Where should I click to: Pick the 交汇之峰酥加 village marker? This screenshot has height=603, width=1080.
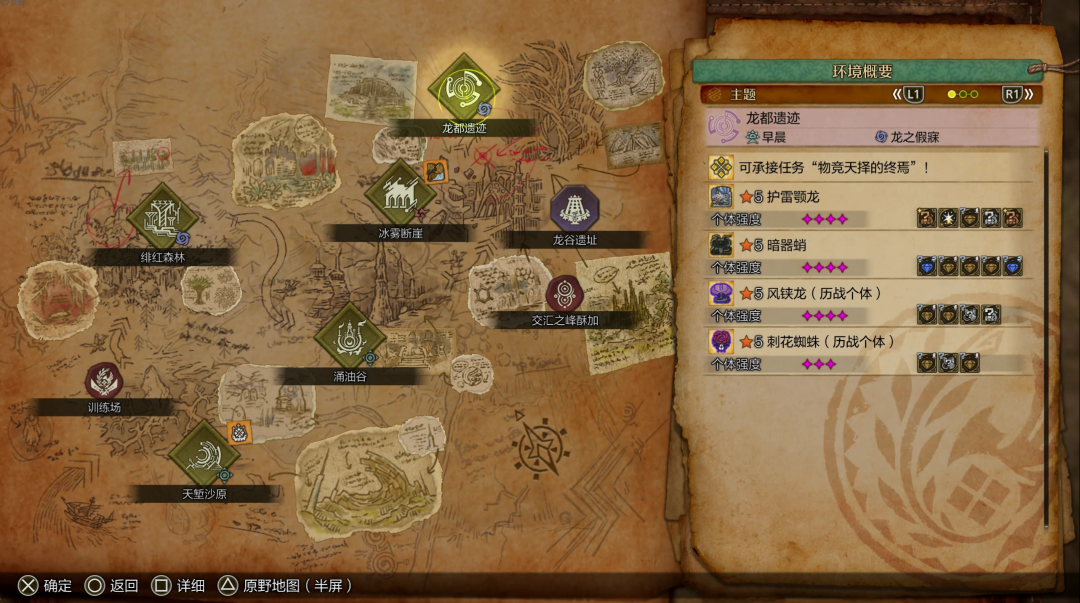click(x=565, y=294)
